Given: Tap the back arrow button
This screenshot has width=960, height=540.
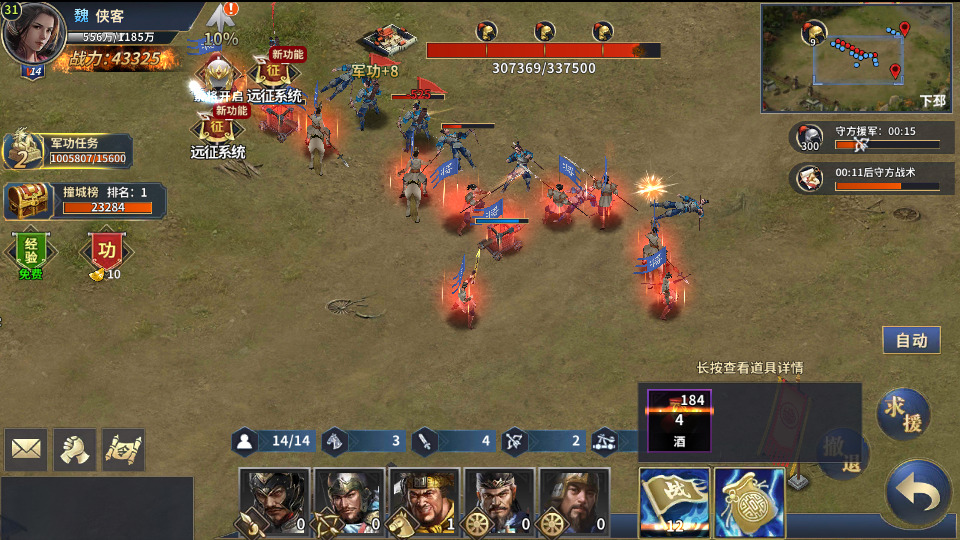Looking at the screenshot, I should [x=917, y=493].
